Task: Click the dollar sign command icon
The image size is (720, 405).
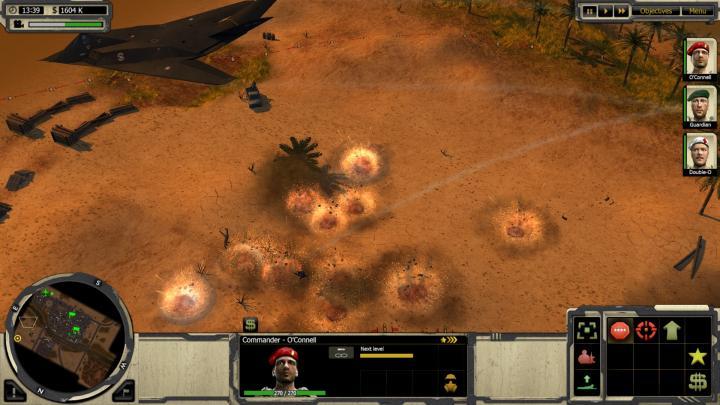Action: 698,381
